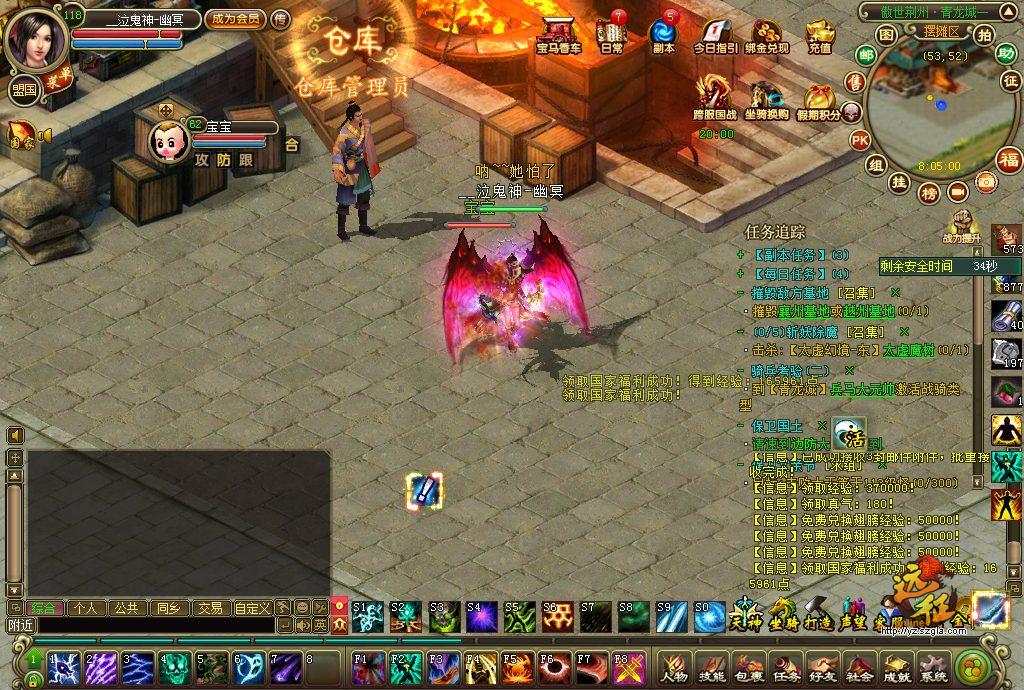
Task: Toggle the PK mode button
Action: tap(859, 141)
